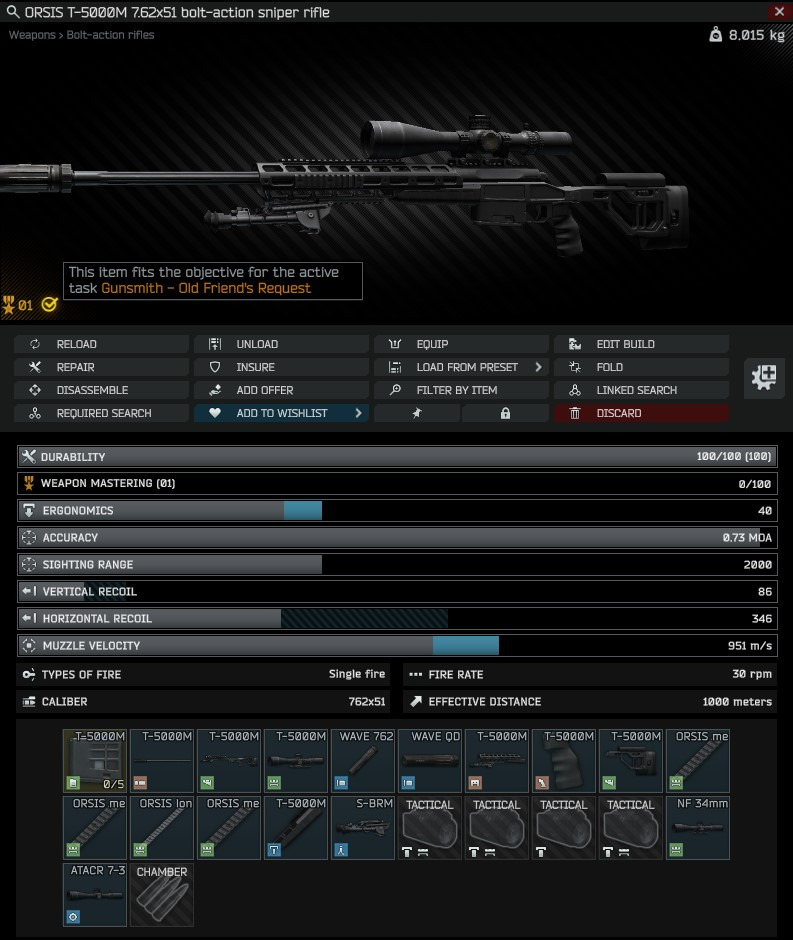
Task: Disassemble the sniper rifle
Action: tap(101, 390)
